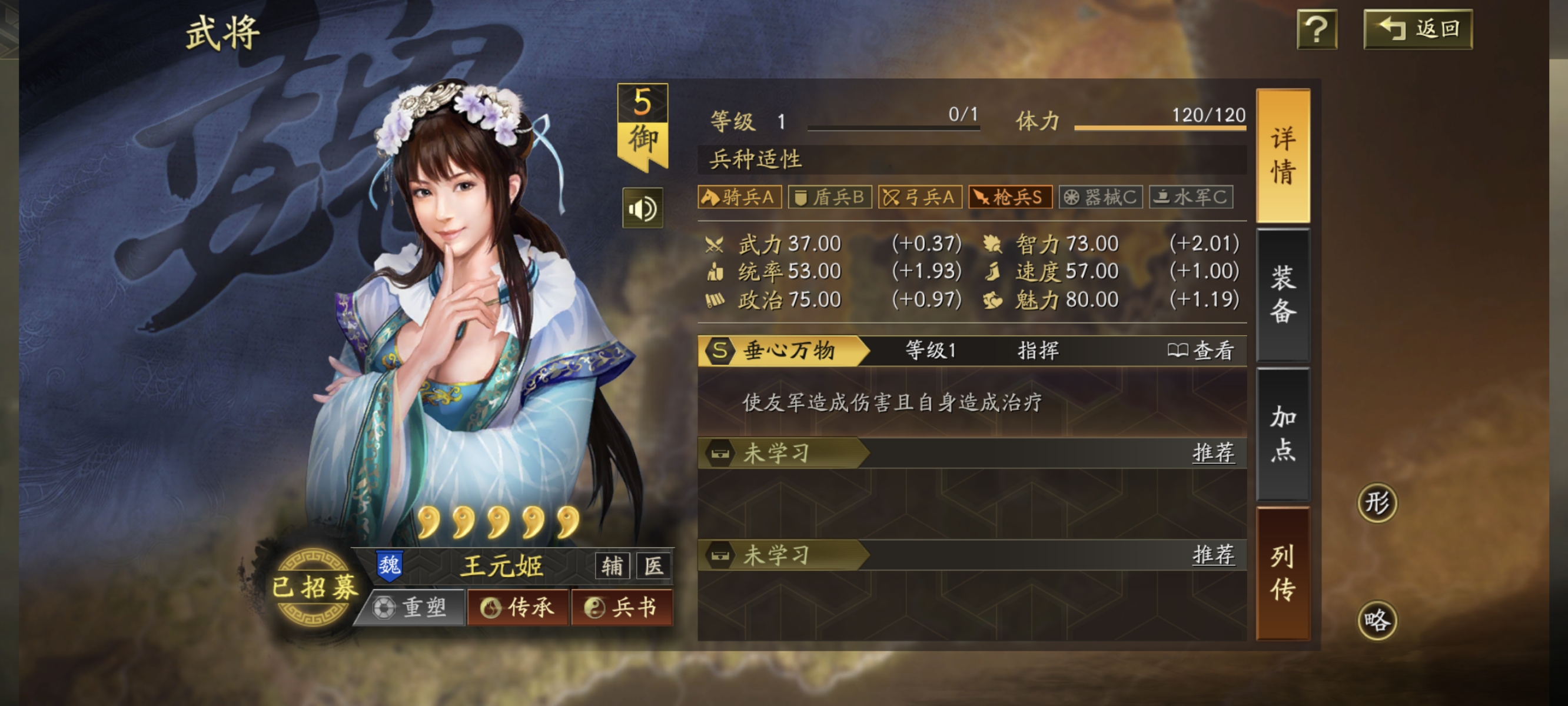Play the general's voice sound icon
1568x706 pixels.
point(642,209)
